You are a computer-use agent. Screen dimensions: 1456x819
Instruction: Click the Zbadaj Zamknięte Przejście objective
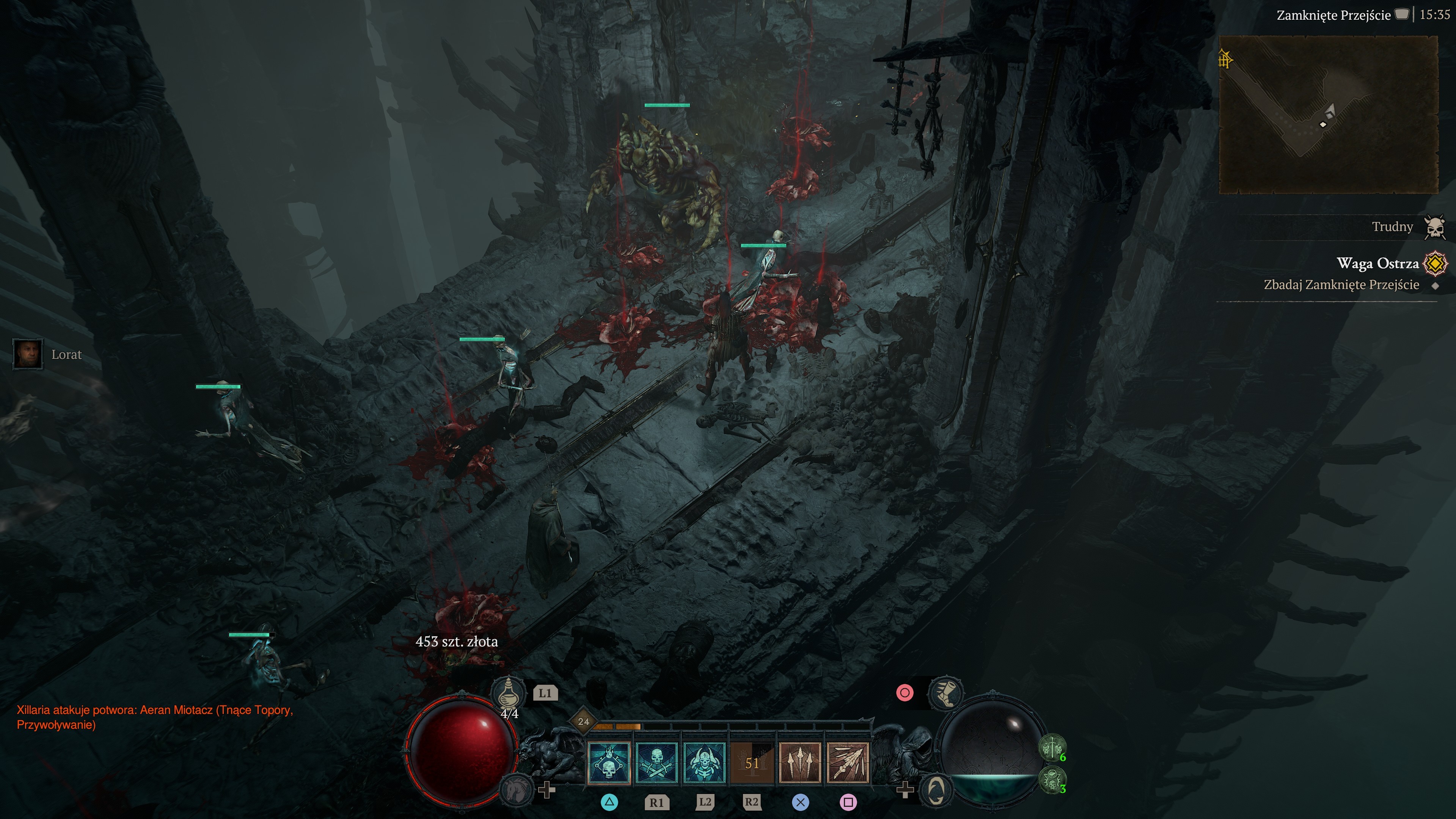1341,285
